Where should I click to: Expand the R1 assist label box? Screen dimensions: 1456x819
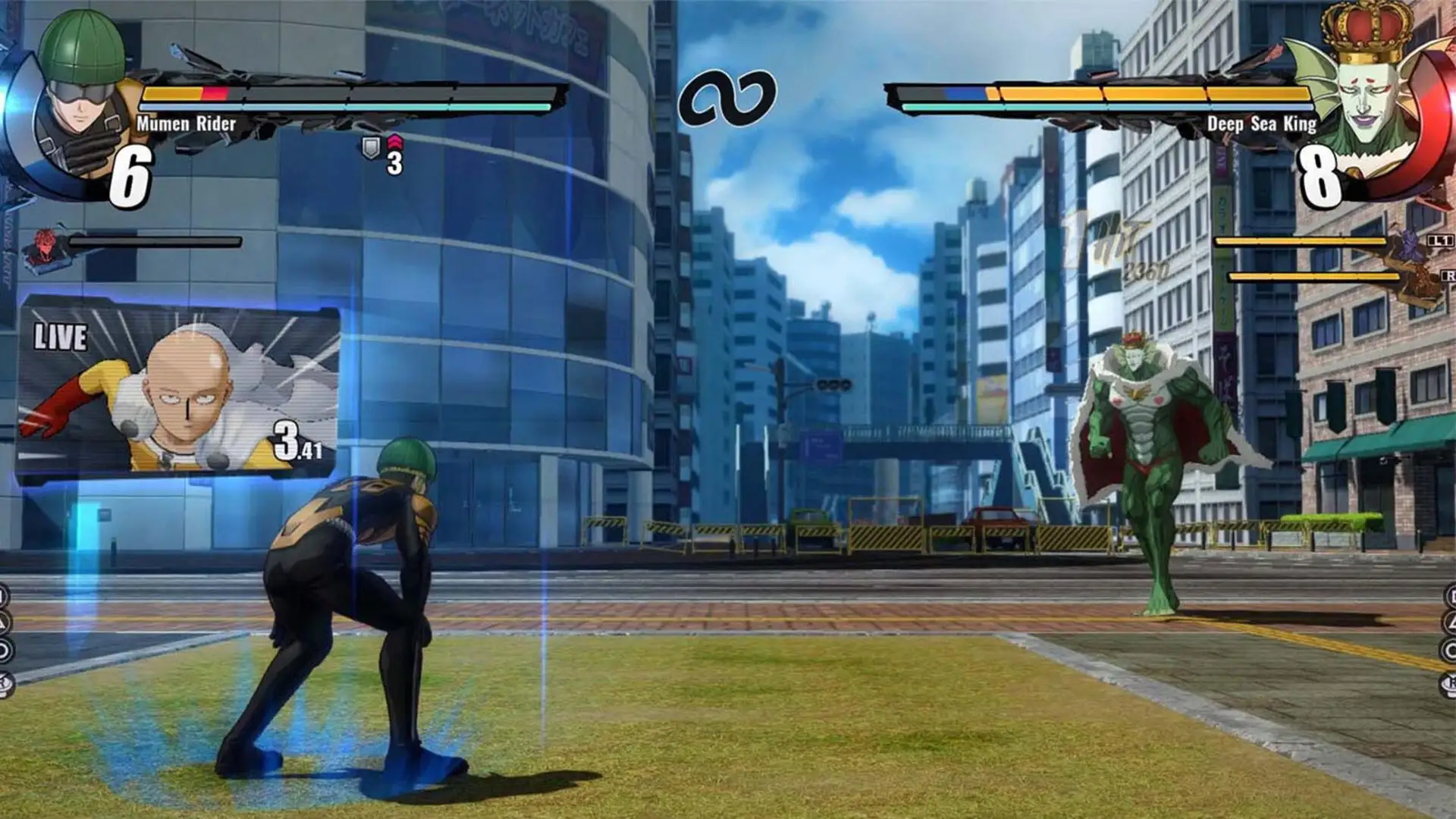click(x=1450, y=275)
